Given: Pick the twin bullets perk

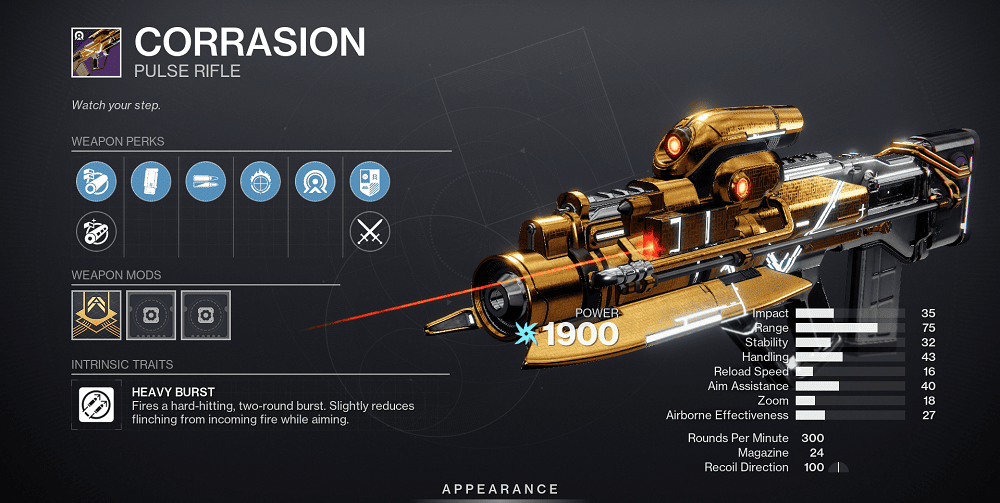Looking at the screenshot, I should [x=205, y=182].
